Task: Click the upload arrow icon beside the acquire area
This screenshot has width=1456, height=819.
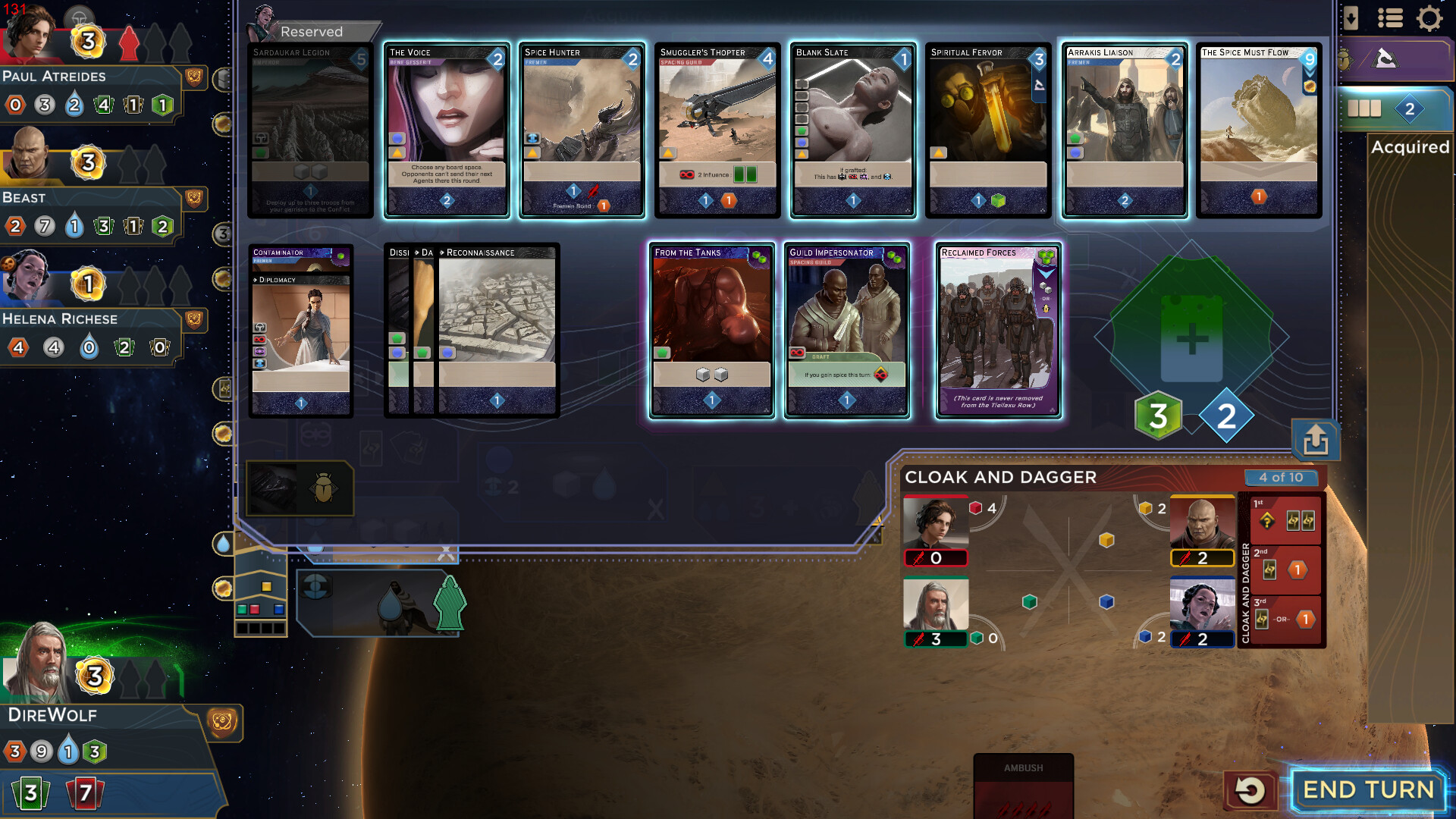Action: pyautogui.click(x=1316, y=441)
